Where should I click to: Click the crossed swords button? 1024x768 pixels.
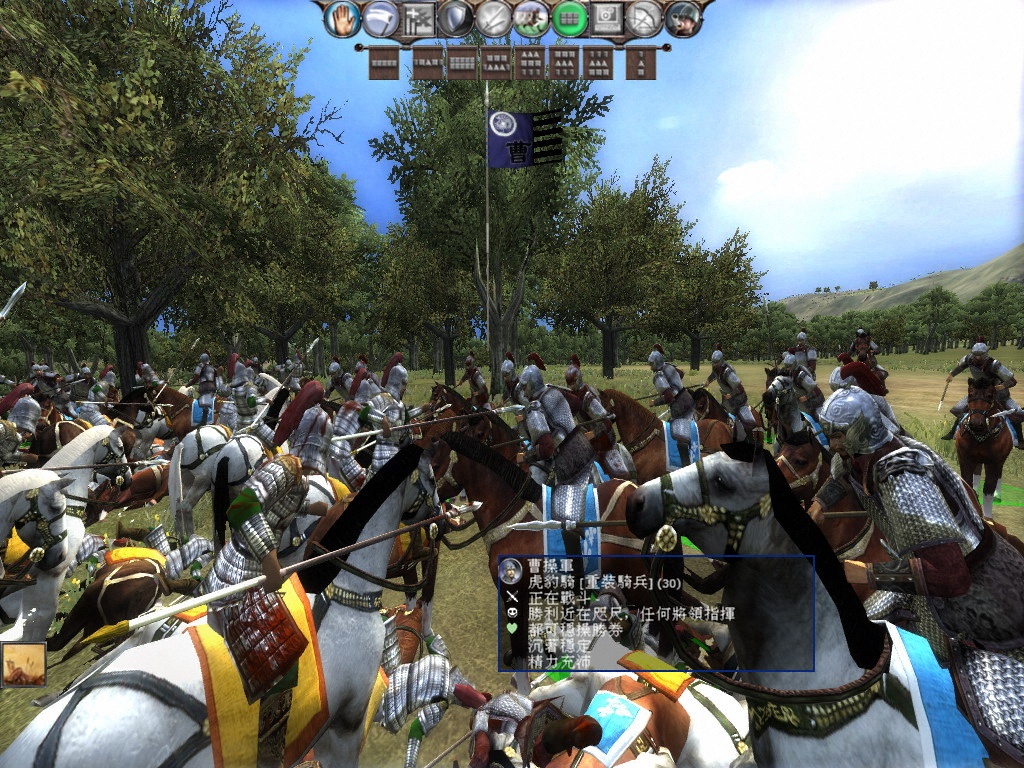(x=494, y=19)
